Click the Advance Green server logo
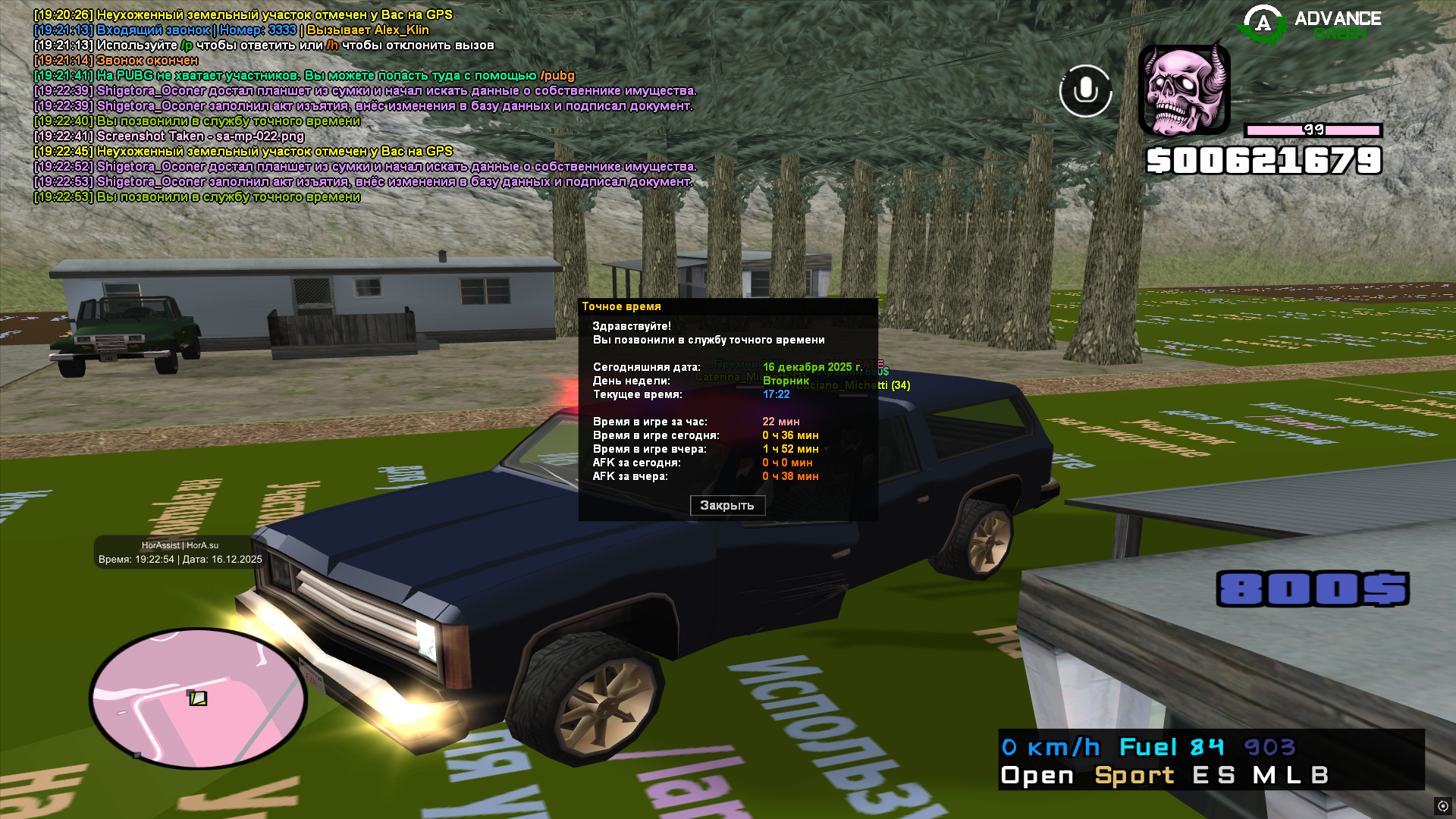 [x=1310, y=24]
